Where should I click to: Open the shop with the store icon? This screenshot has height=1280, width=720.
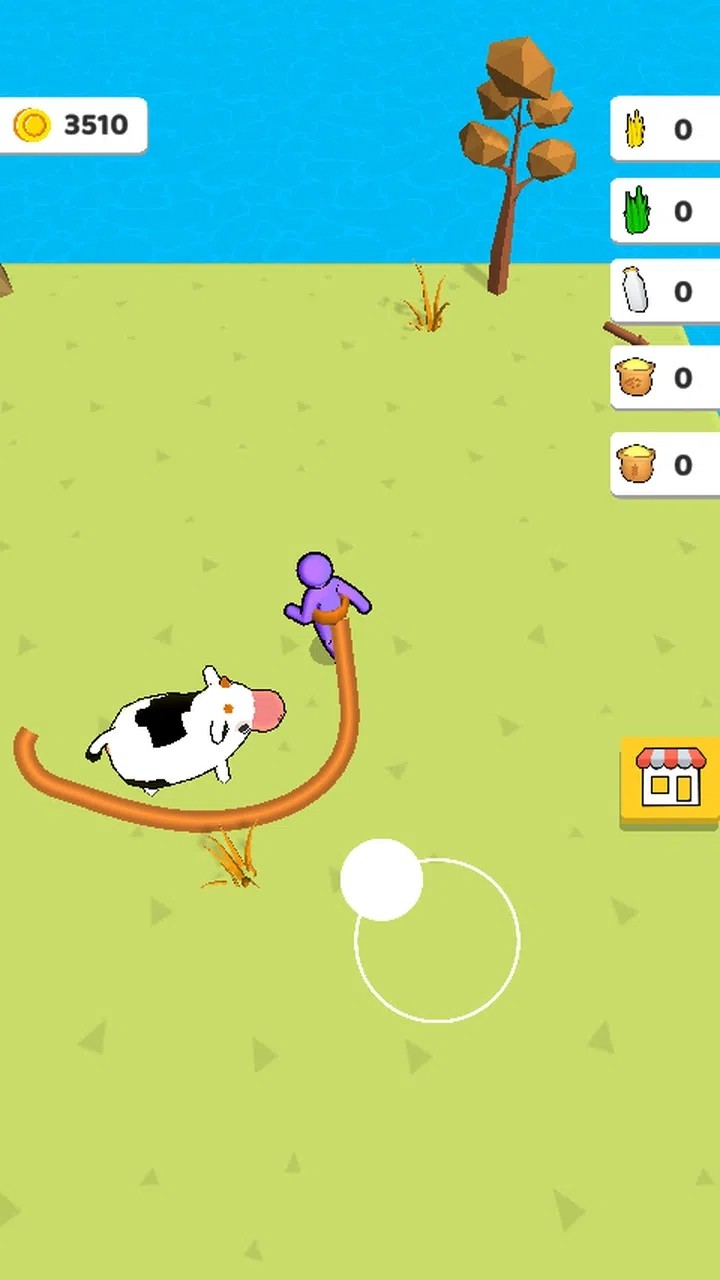pos(670,782)
